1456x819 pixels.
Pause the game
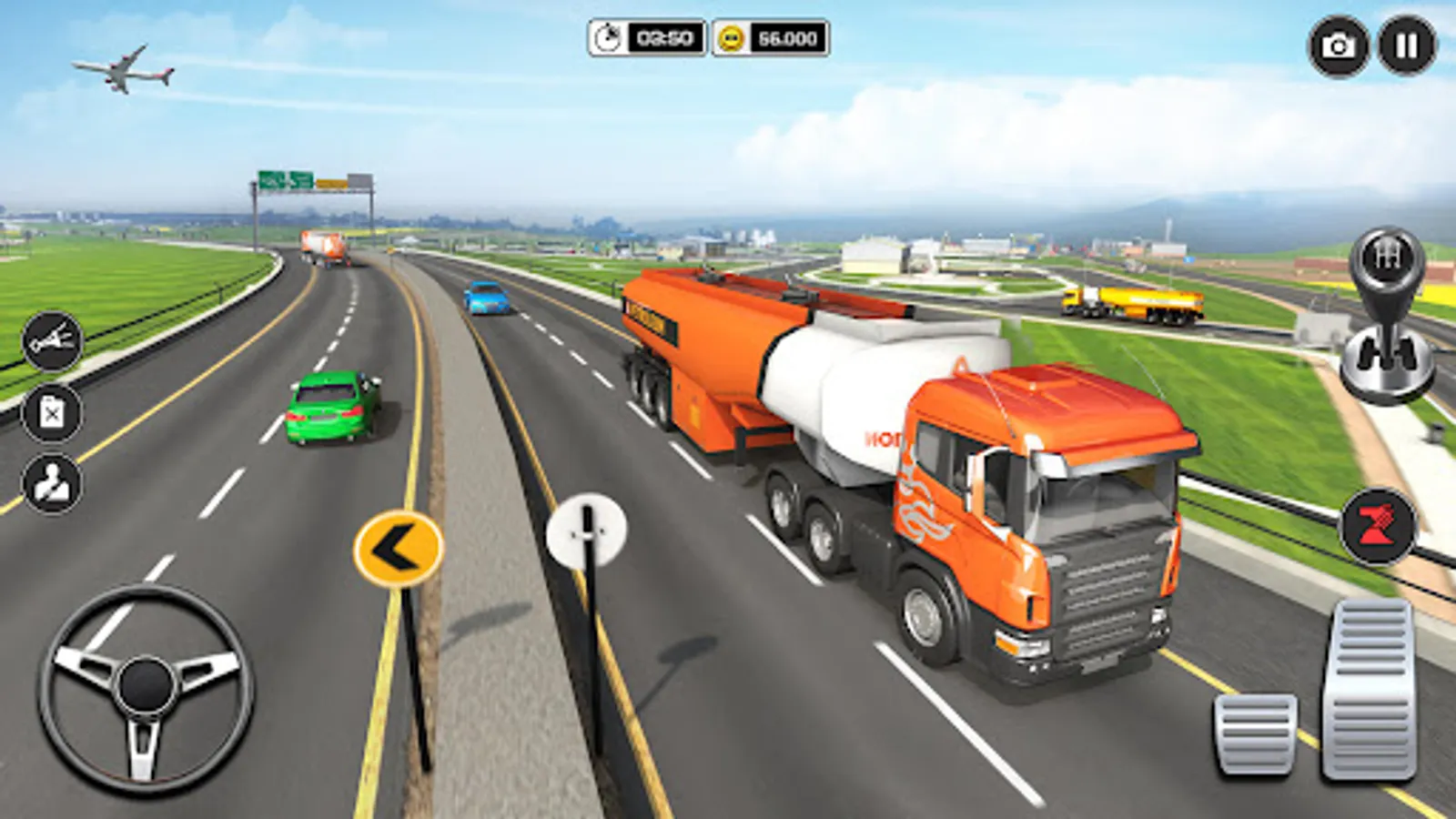tap(1406, 45)
